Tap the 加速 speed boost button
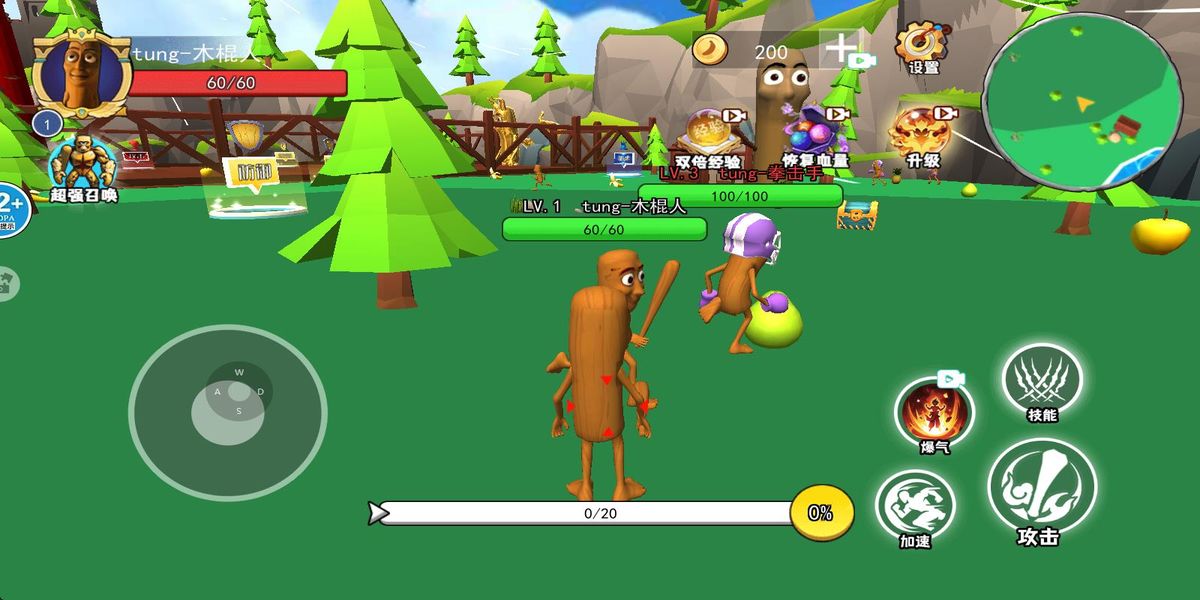The height and width of the screenshot is (600, 1200). click(x=915, y=507)
